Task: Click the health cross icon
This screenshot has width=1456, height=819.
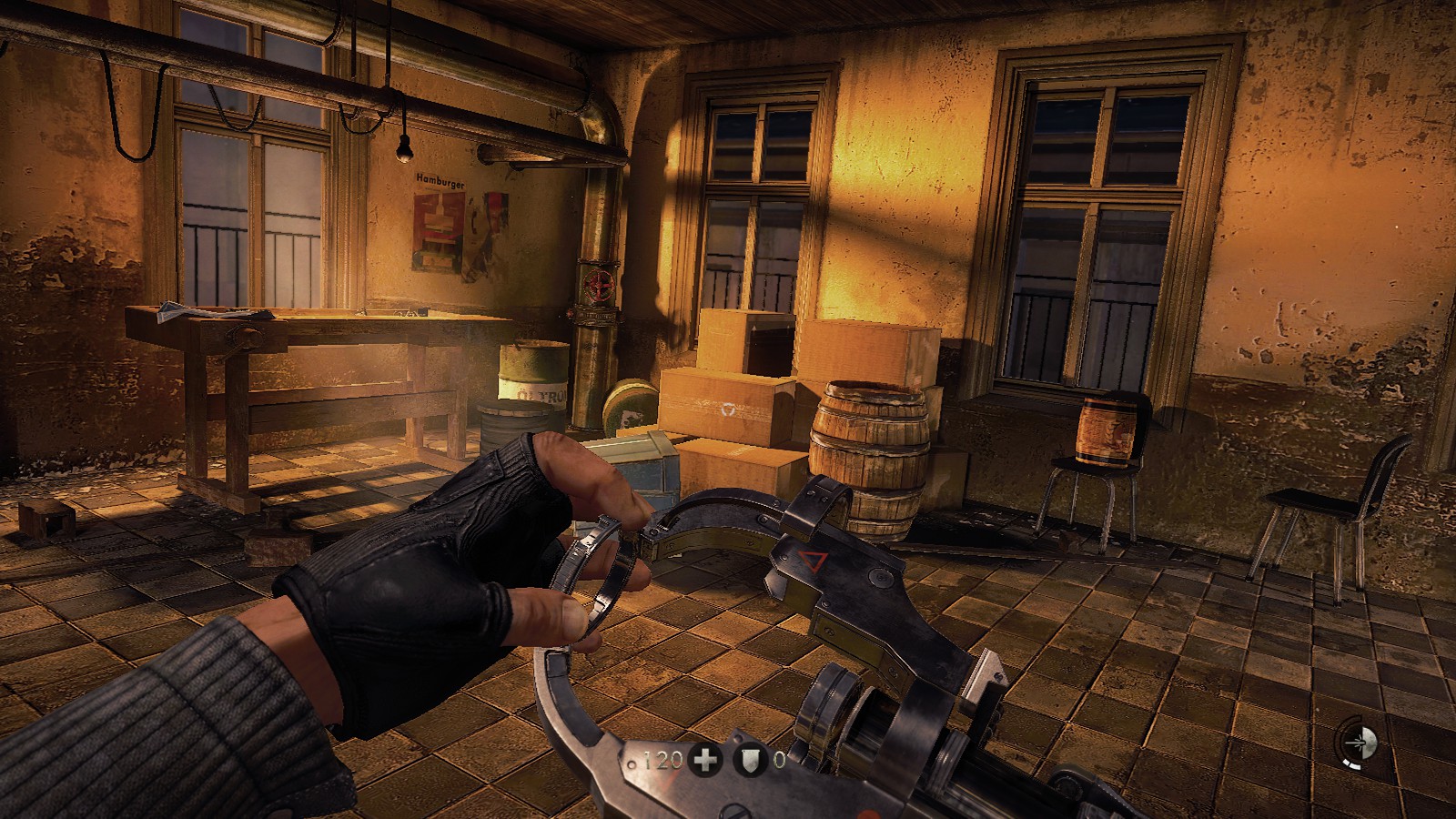Action: [705, 761]
